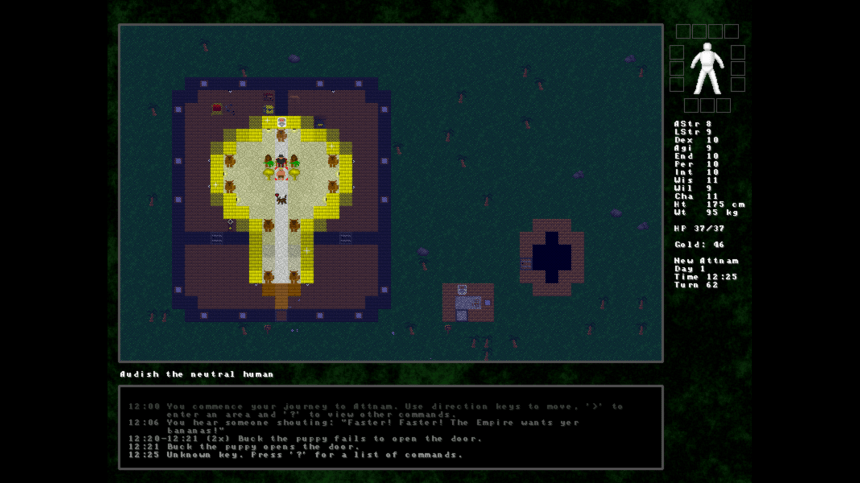The width and height of the screenshot is (860, 483).
Task: Click the white body silhouette figure
Action: (x=707, y=68)
